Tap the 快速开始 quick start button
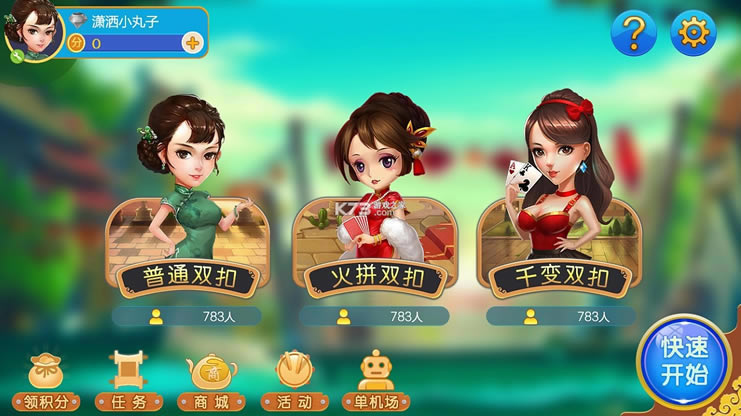741x416 pixels. point(684,362)
